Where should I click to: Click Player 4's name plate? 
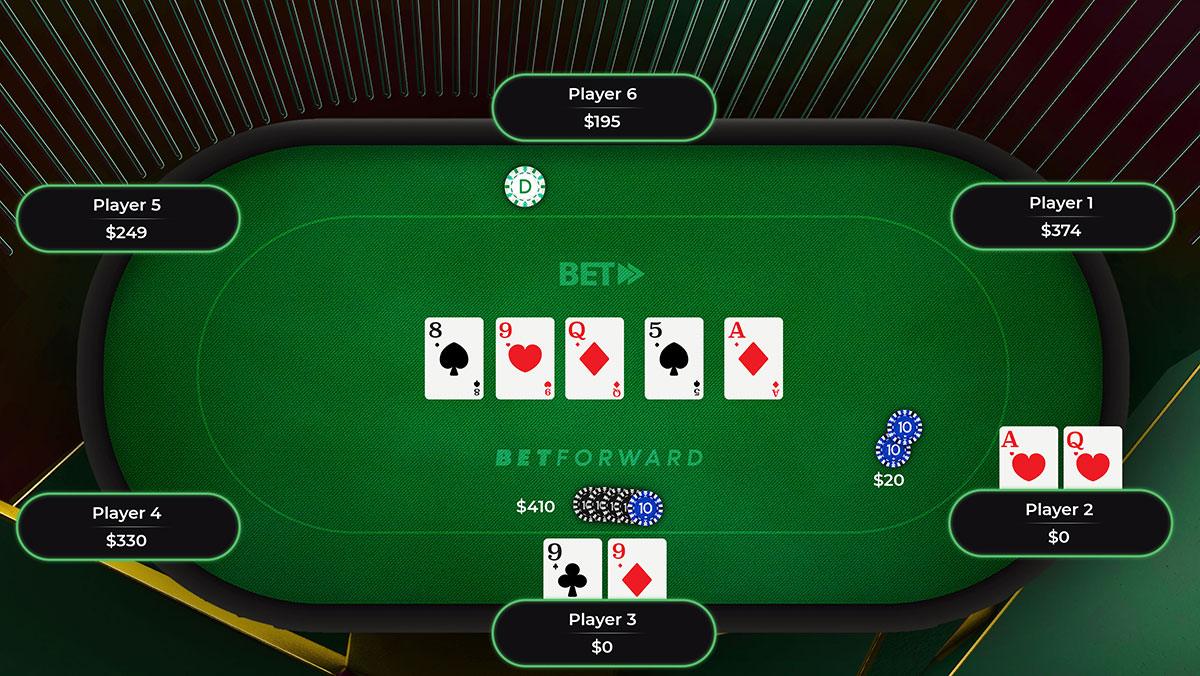[127, 526]
